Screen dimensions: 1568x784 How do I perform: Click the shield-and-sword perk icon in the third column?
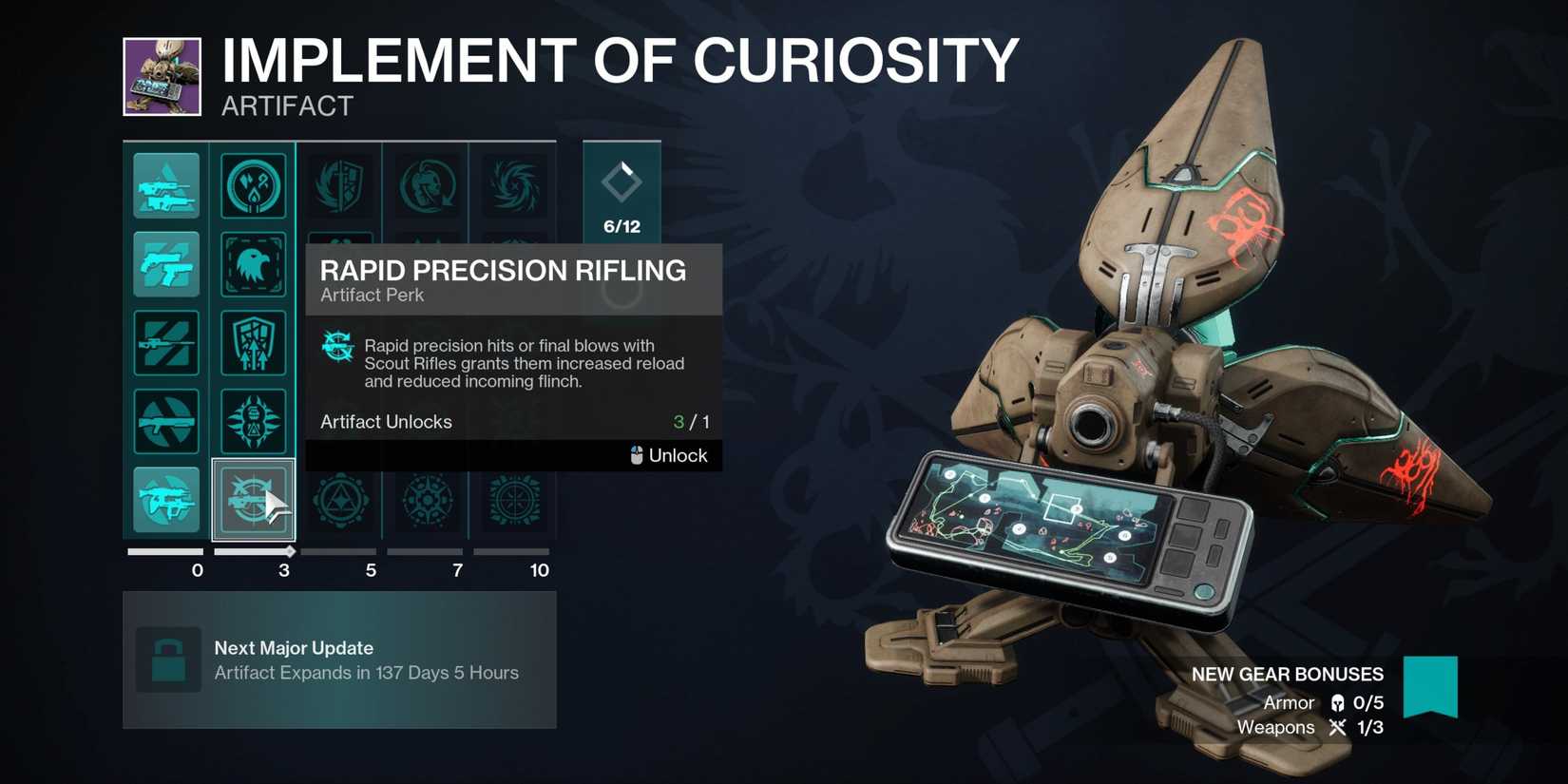tap(340, 183)
